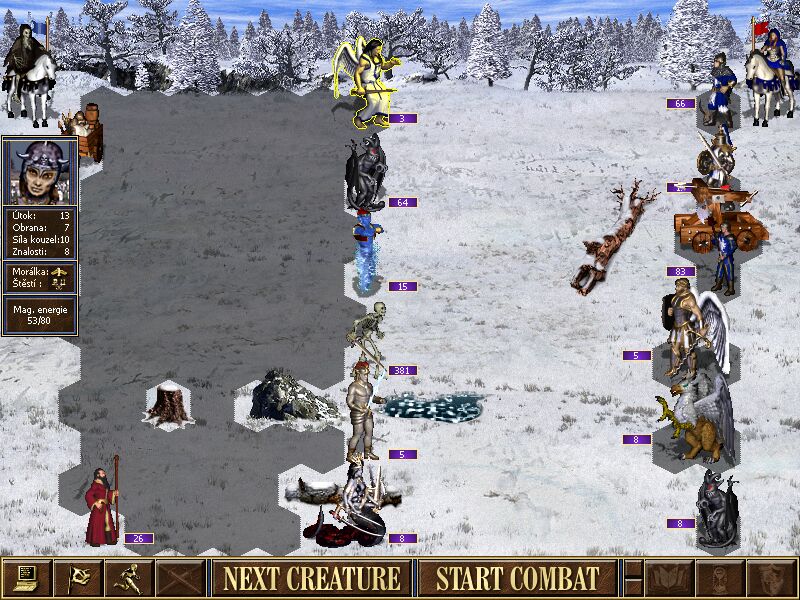The image size is (800, 600).
Task: Select the blue genie stack of 15
Action: [367, 252]
